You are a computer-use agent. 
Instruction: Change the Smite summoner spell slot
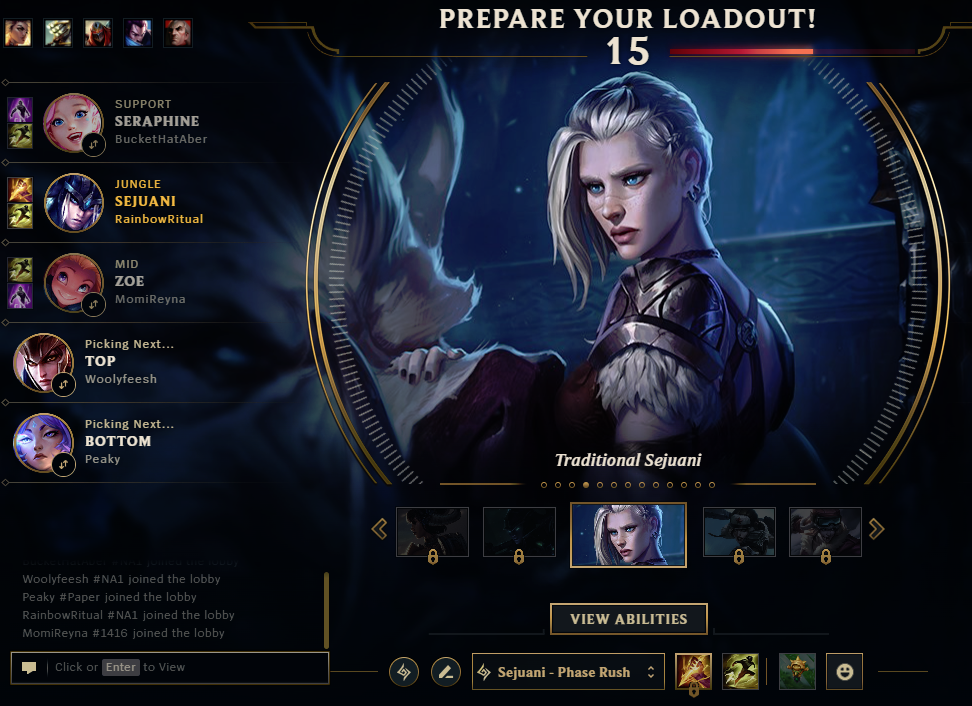[694, 671]
